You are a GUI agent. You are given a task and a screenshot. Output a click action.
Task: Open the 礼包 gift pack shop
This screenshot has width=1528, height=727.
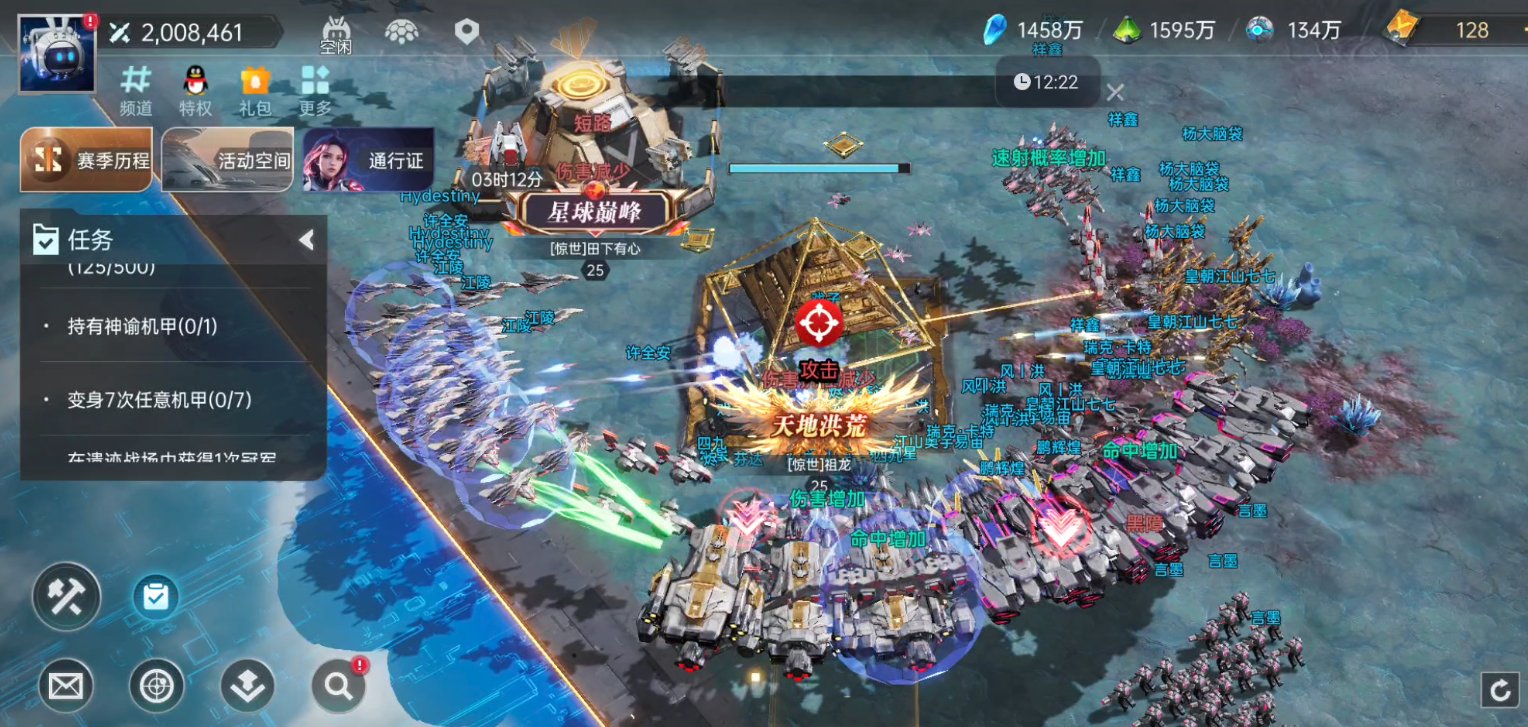(x=255, y=90)
